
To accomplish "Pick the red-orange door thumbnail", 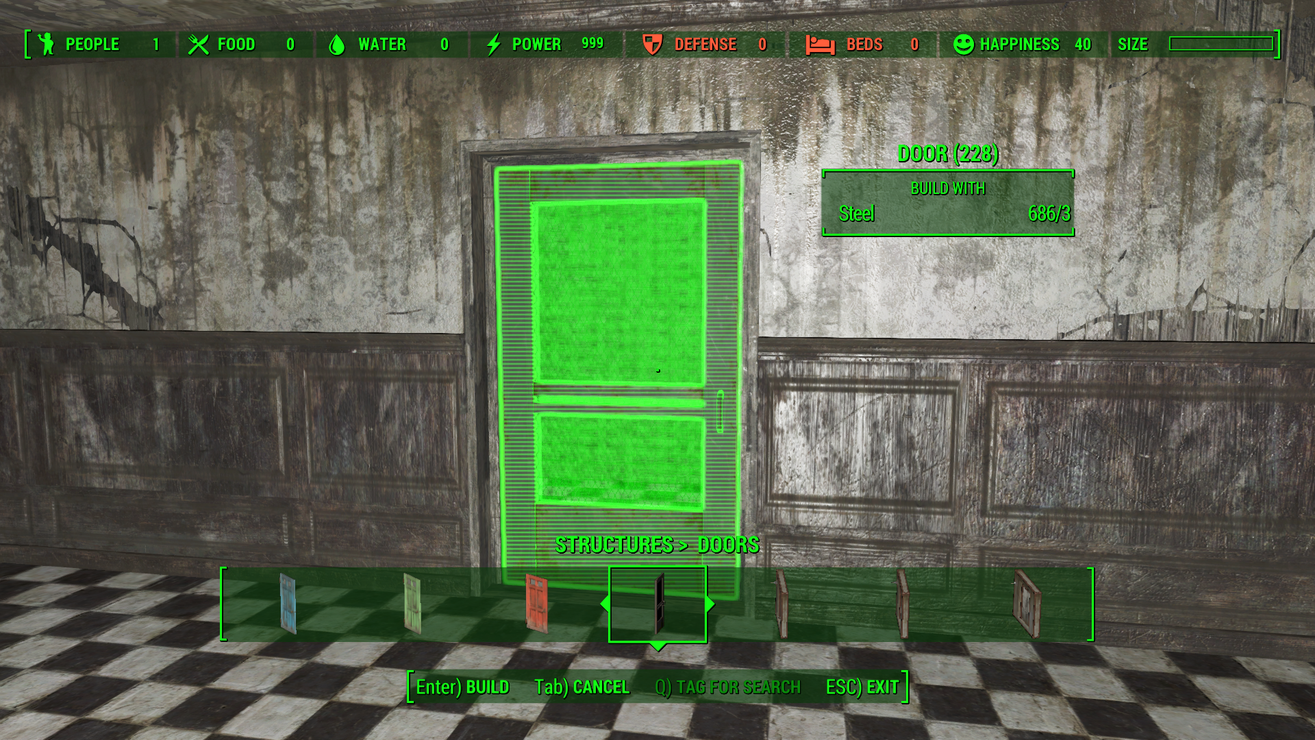I will point(536,603).
